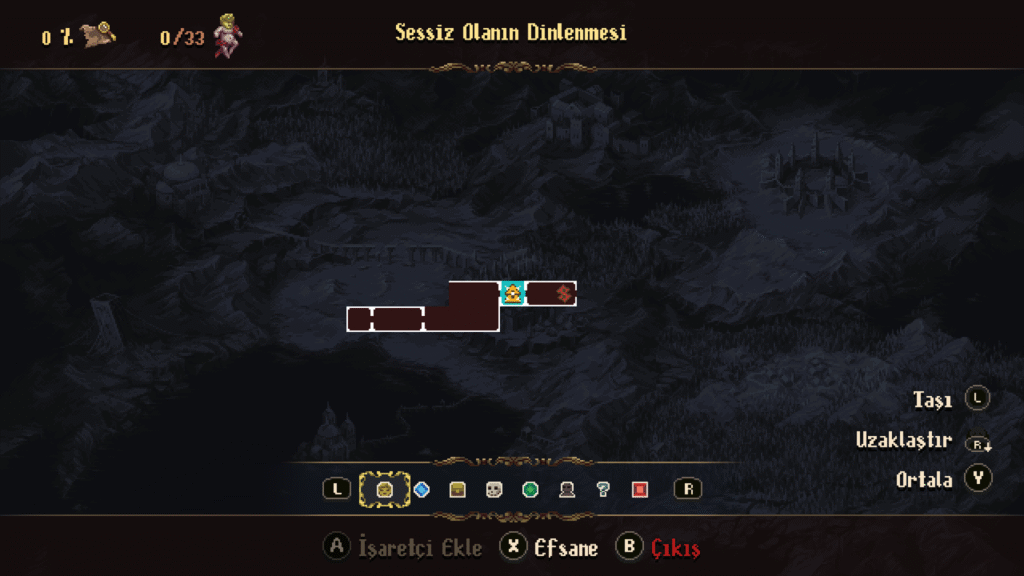Pick the treasure chest marker
Image resolution: width=1024 pixels, height=576 pixels.
pyautogui.click(x=458, y=489)
